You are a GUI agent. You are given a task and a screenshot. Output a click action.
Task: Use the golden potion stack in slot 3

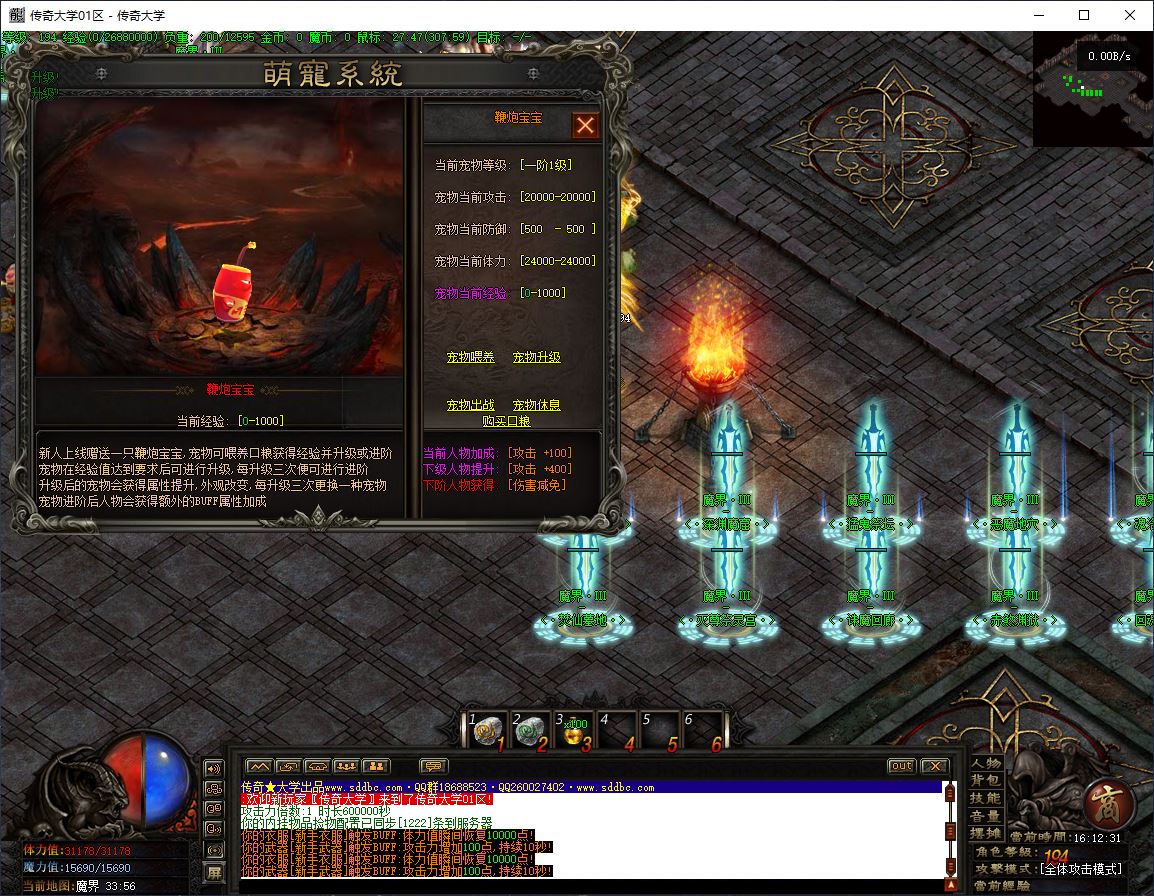pyautogui.click(x=573, y=731)
